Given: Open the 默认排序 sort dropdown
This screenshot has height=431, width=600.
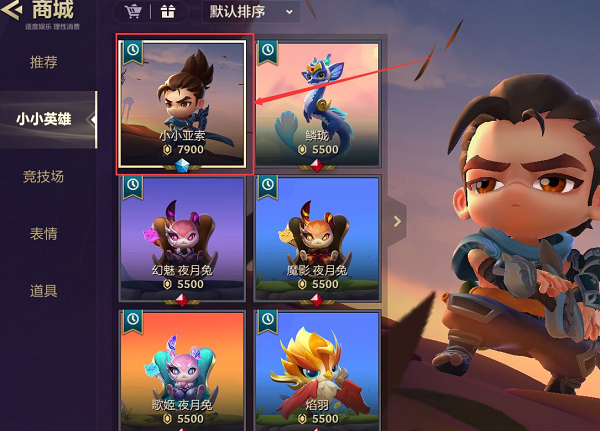Looking at the screenshot, I should pos(251,12).
